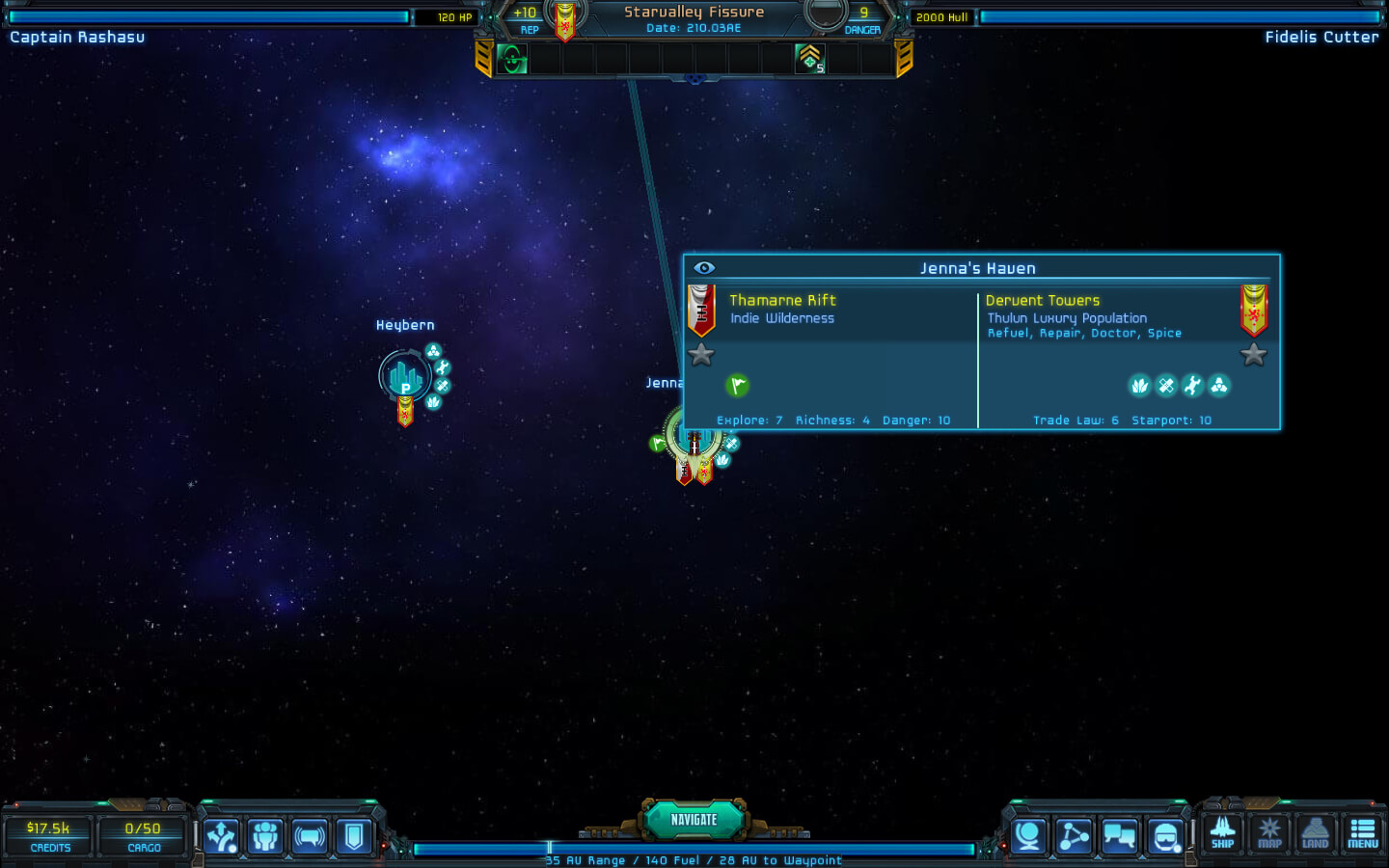Open the game MENU

point(1362,833)
